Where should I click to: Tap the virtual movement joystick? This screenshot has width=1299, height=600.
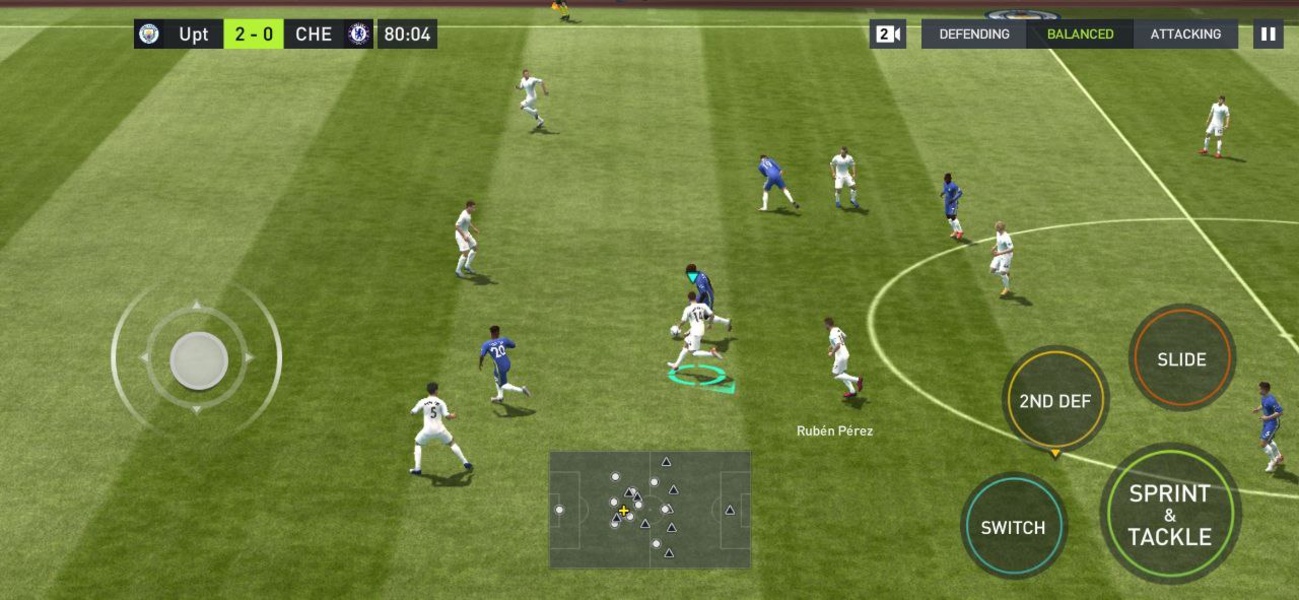[x=198, y=360]
